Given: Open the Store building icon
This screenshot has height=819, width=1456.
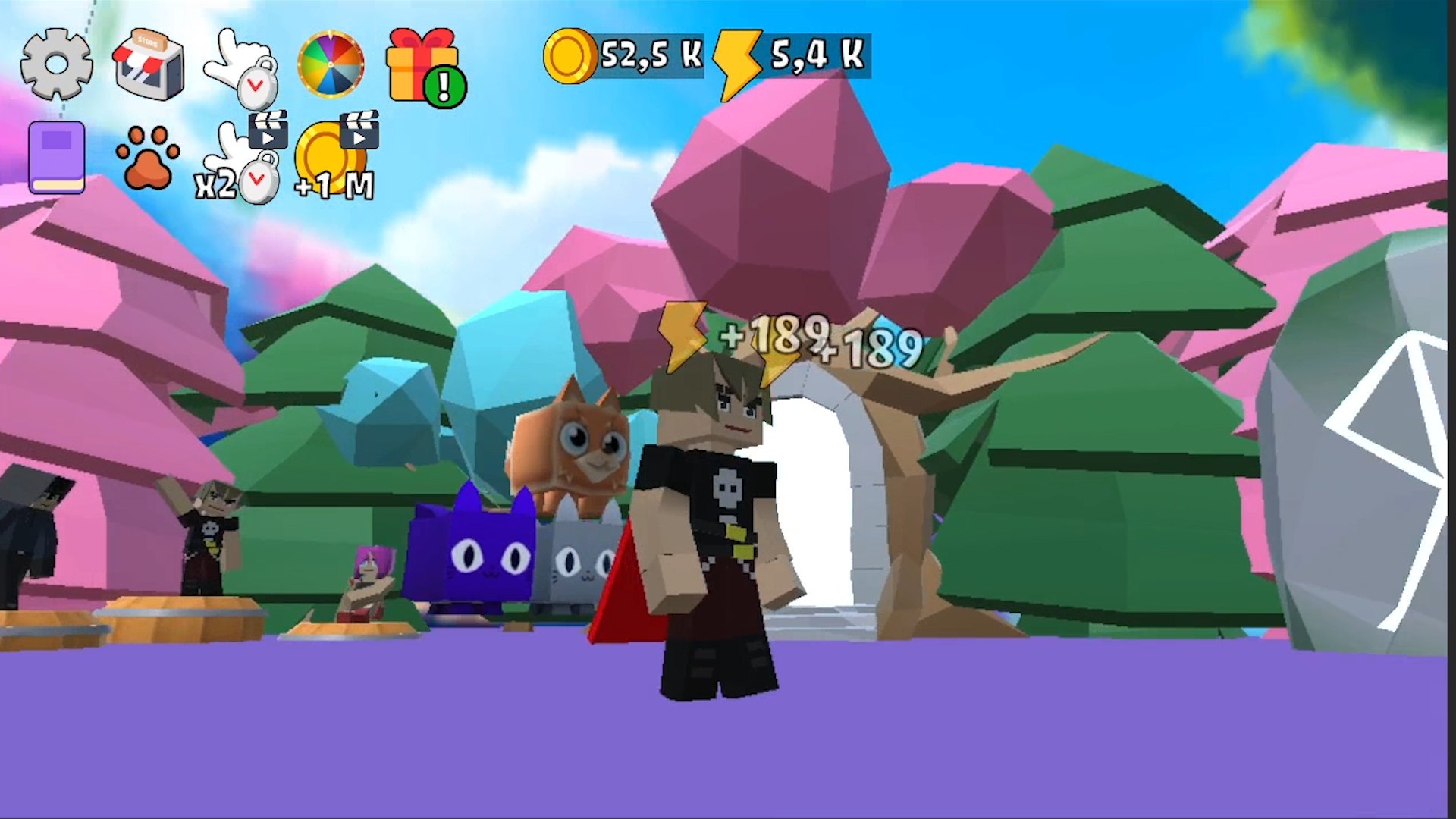Looking at the screenshot, I should pyautogui.click(x=149, y=64).
